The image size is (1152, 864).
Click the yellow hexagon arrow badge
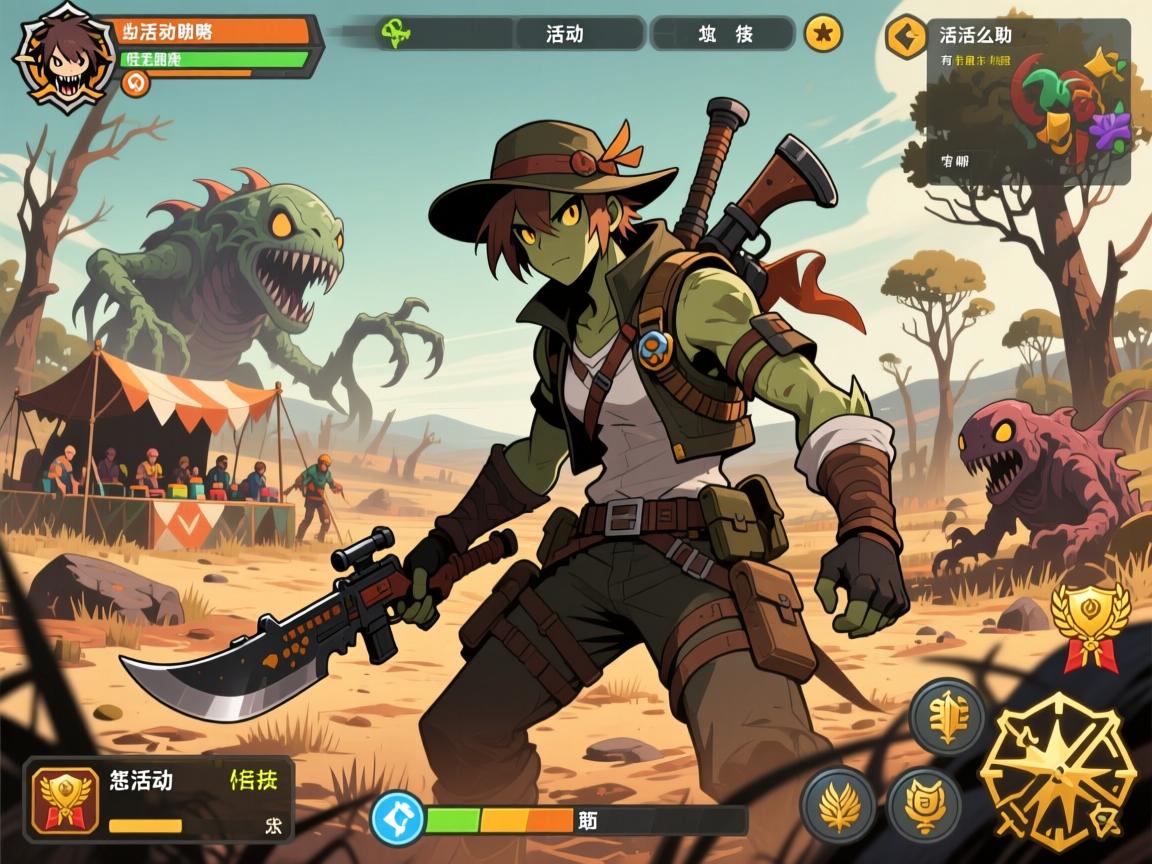click(905, 37)
